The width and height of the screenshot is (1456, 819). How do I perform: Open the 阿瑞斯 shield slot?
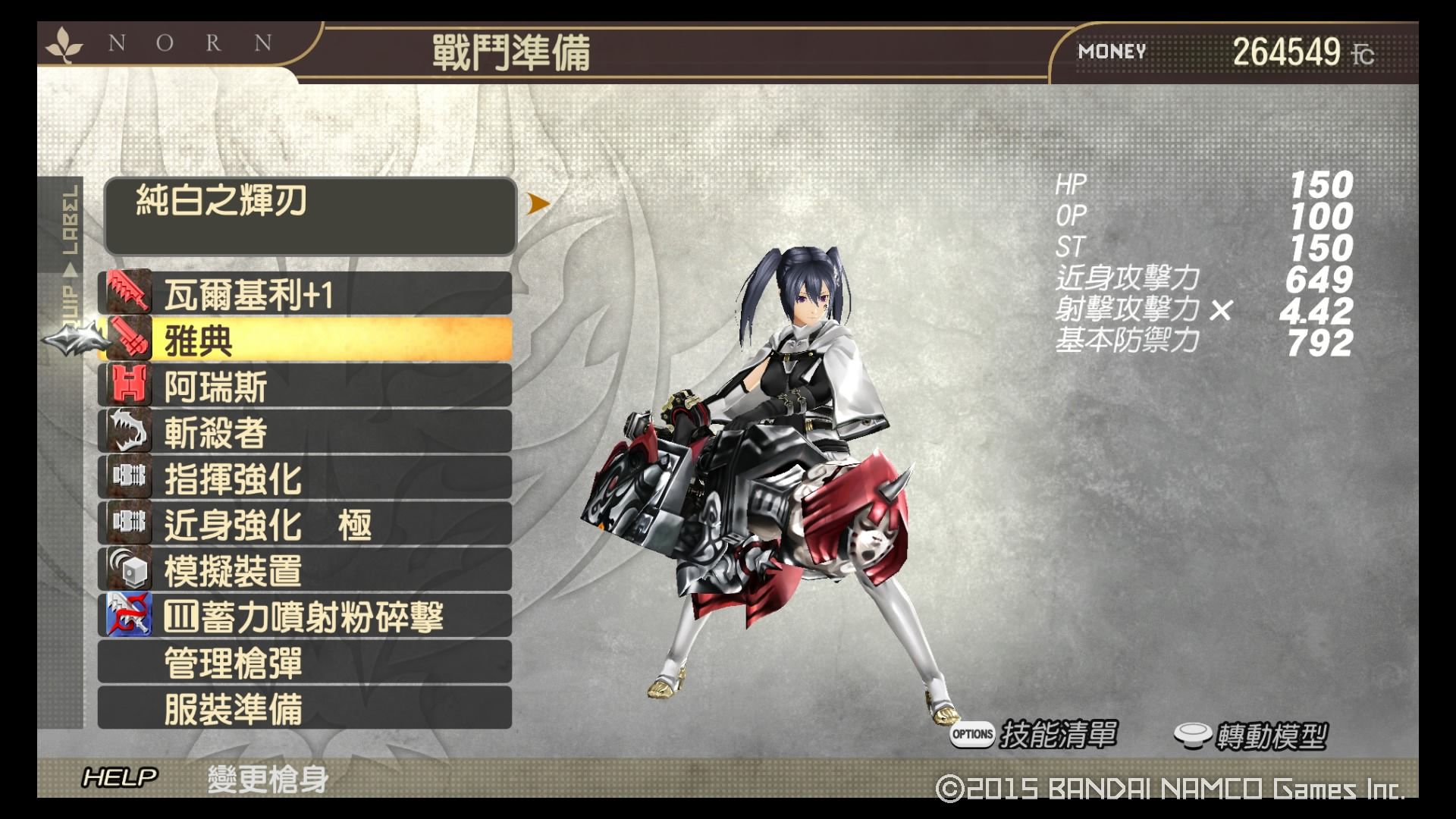click(305, 386)
